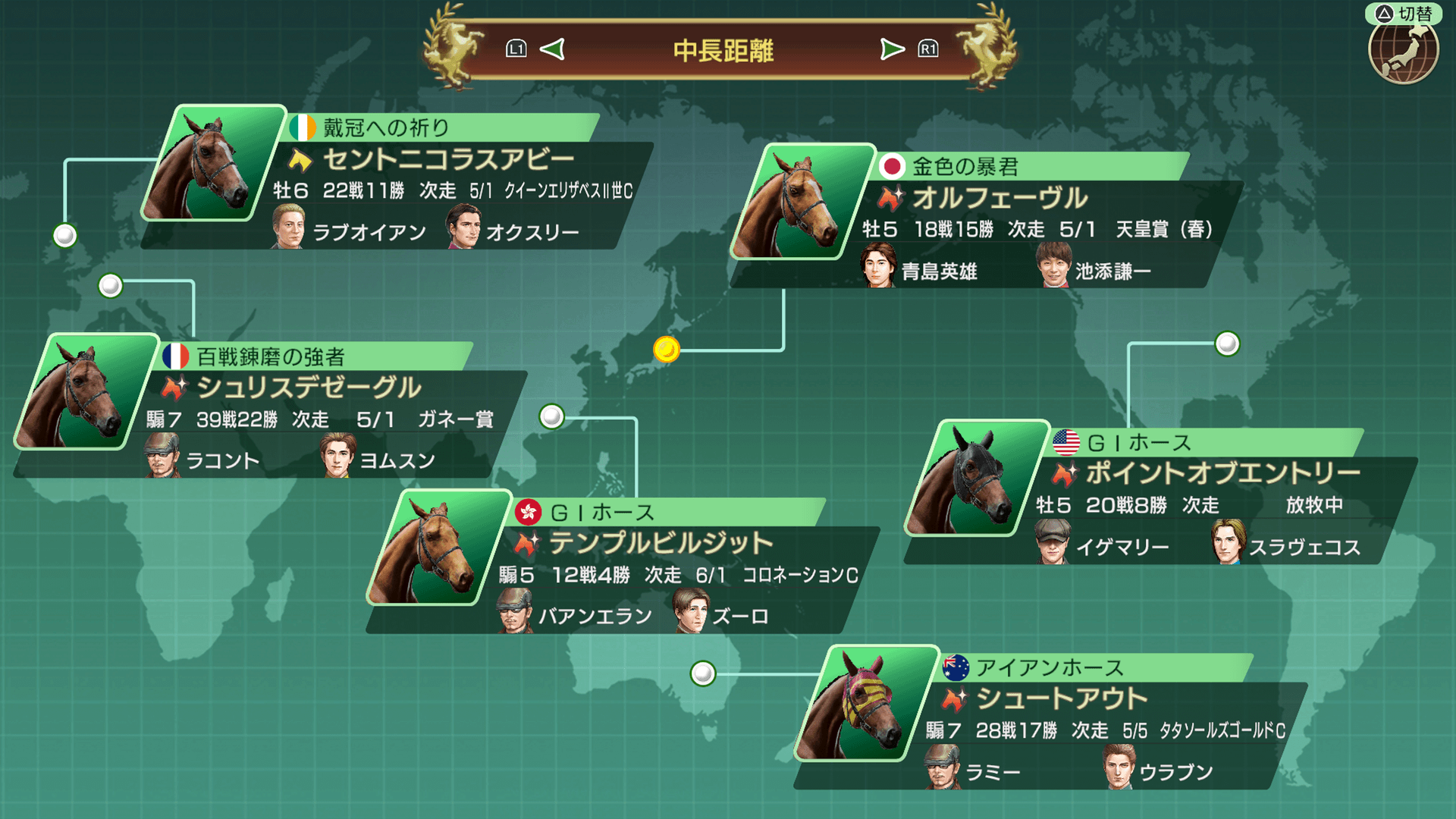This screenshot has width=1456, height=819.
Task: Go to next distance category with right arrow
Action: click(892, 50)
